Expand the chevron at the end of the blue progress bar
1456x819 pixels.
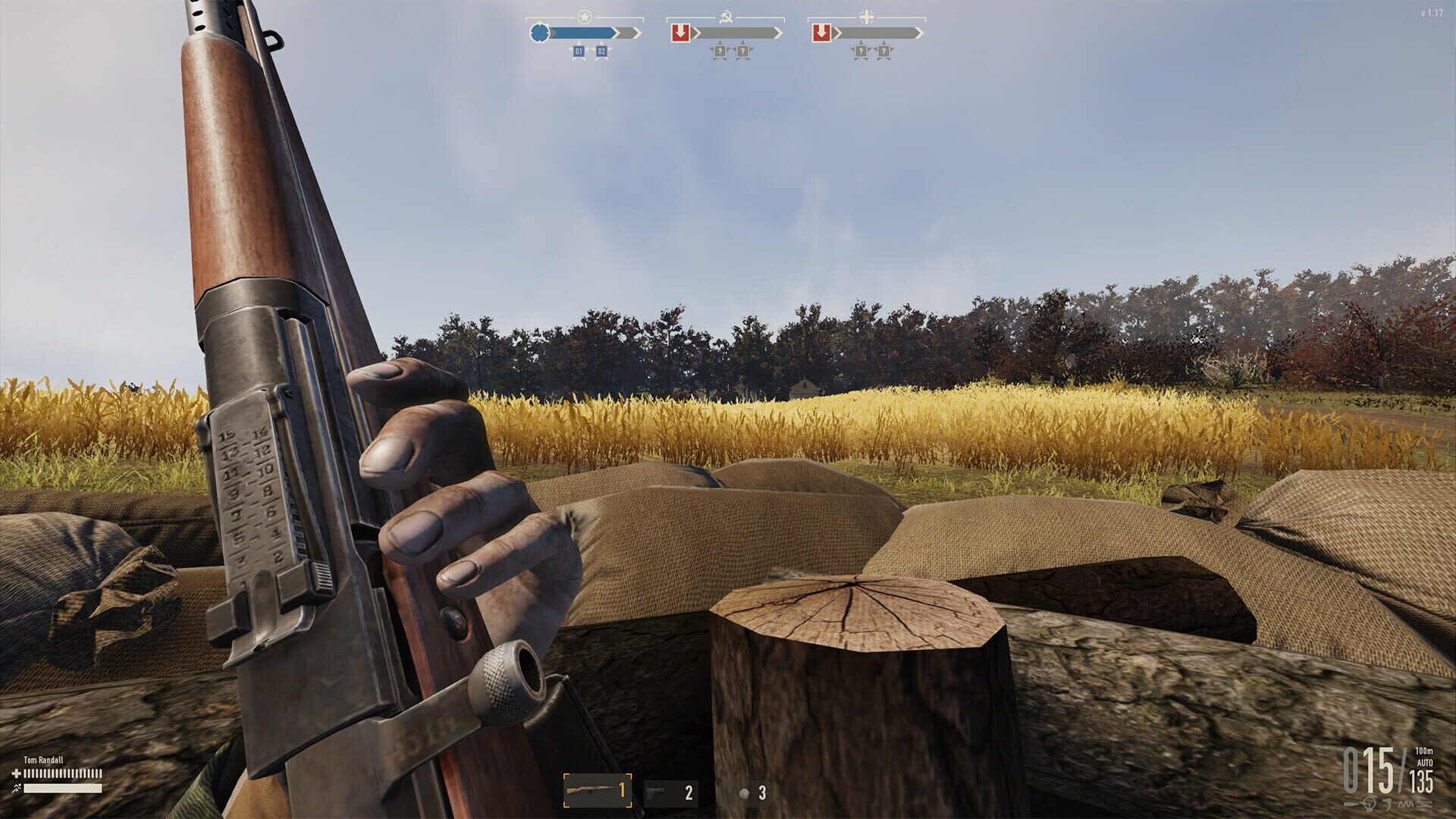[636, 32]
